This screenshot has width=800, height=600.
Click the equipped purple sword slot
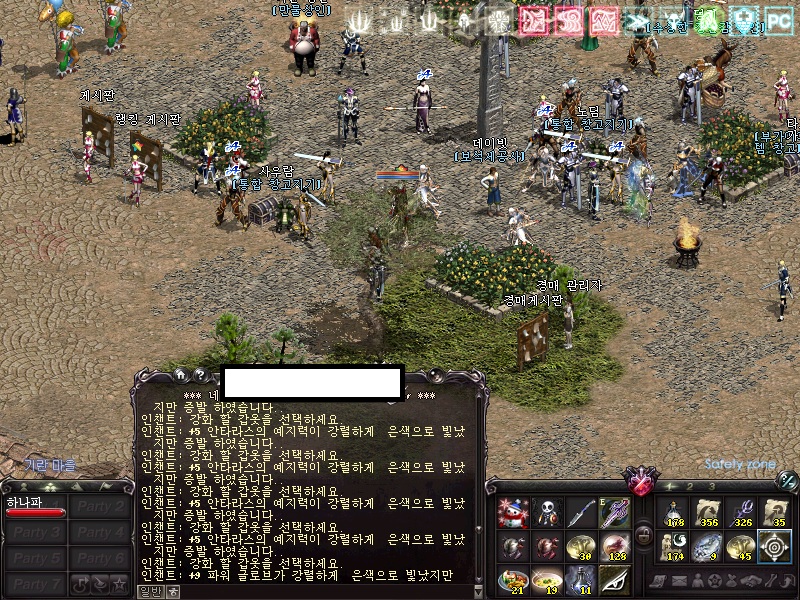[x=614, y=514]
